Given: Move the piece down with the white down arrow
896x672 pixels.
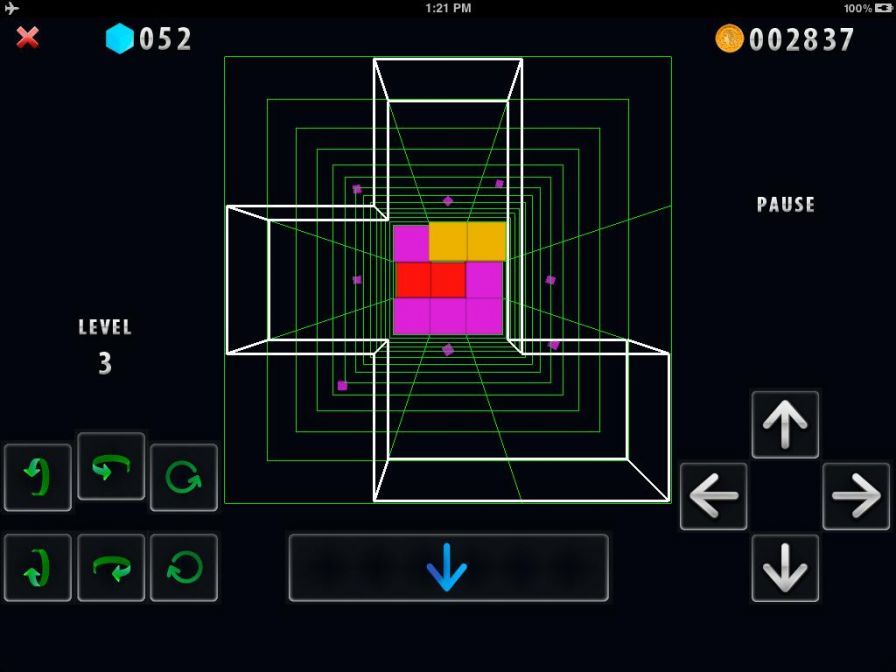Looking at the screenshot, I should click(x=785, y=568).
